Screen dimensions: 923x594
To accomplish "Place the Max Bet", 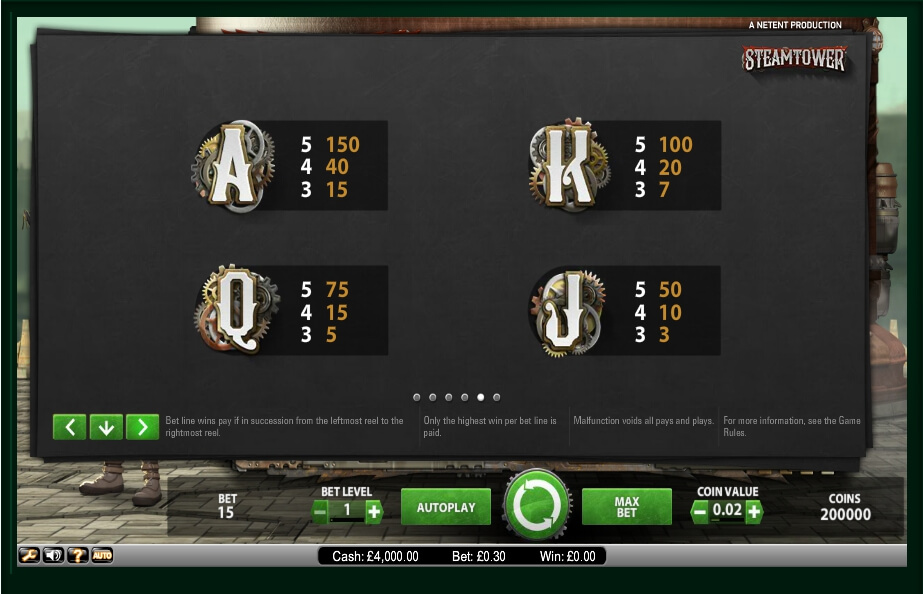I will pyautogui.click(x=626, y=507).
